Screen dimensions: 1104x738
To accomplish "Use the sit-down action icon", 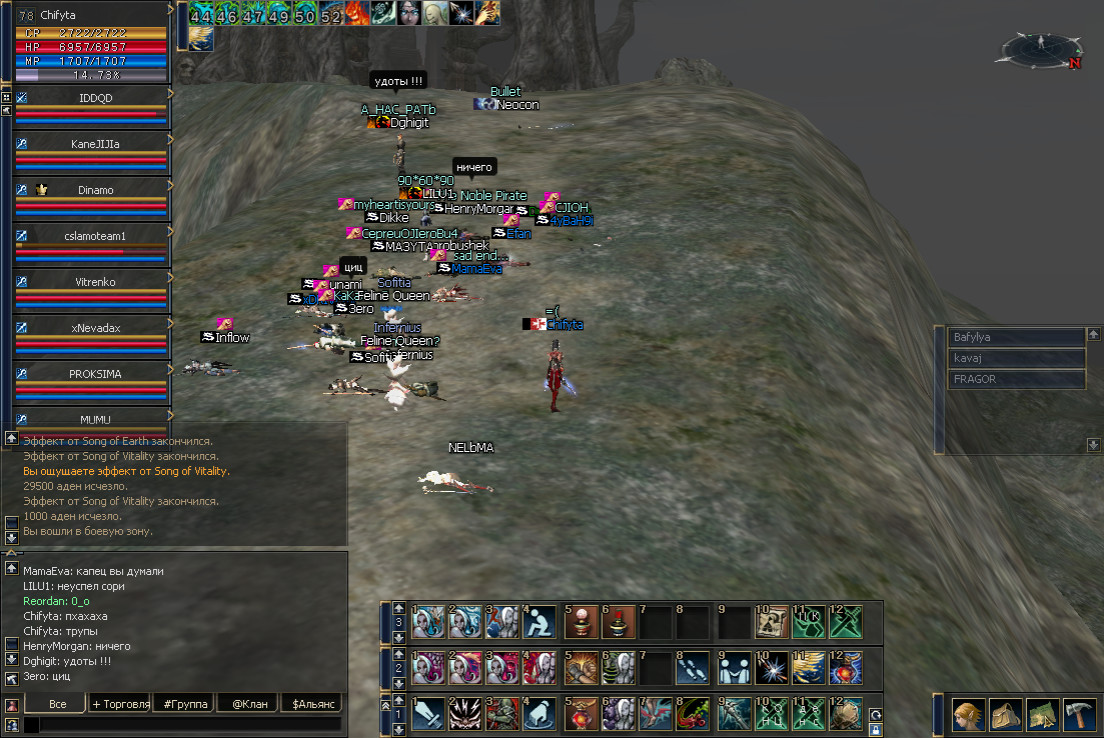I will 539,622.
